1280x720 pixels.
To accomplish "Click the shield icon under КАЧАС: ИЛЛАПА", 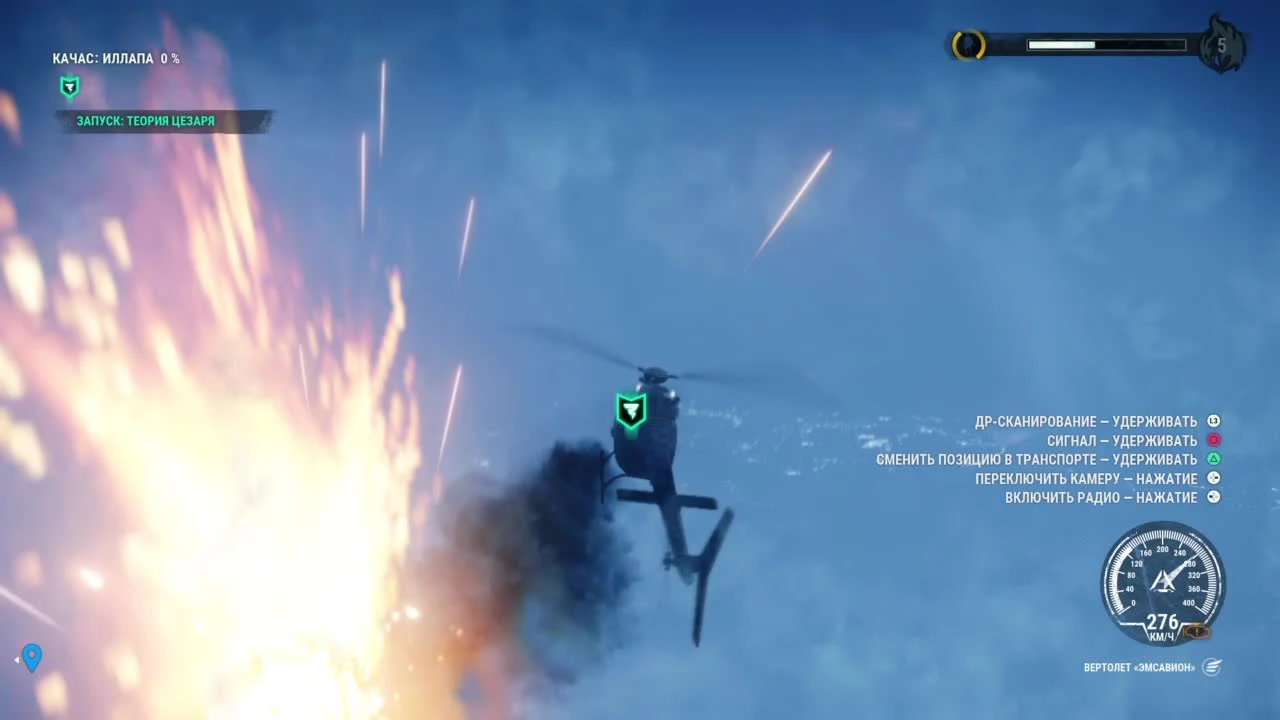I will 69,87.
